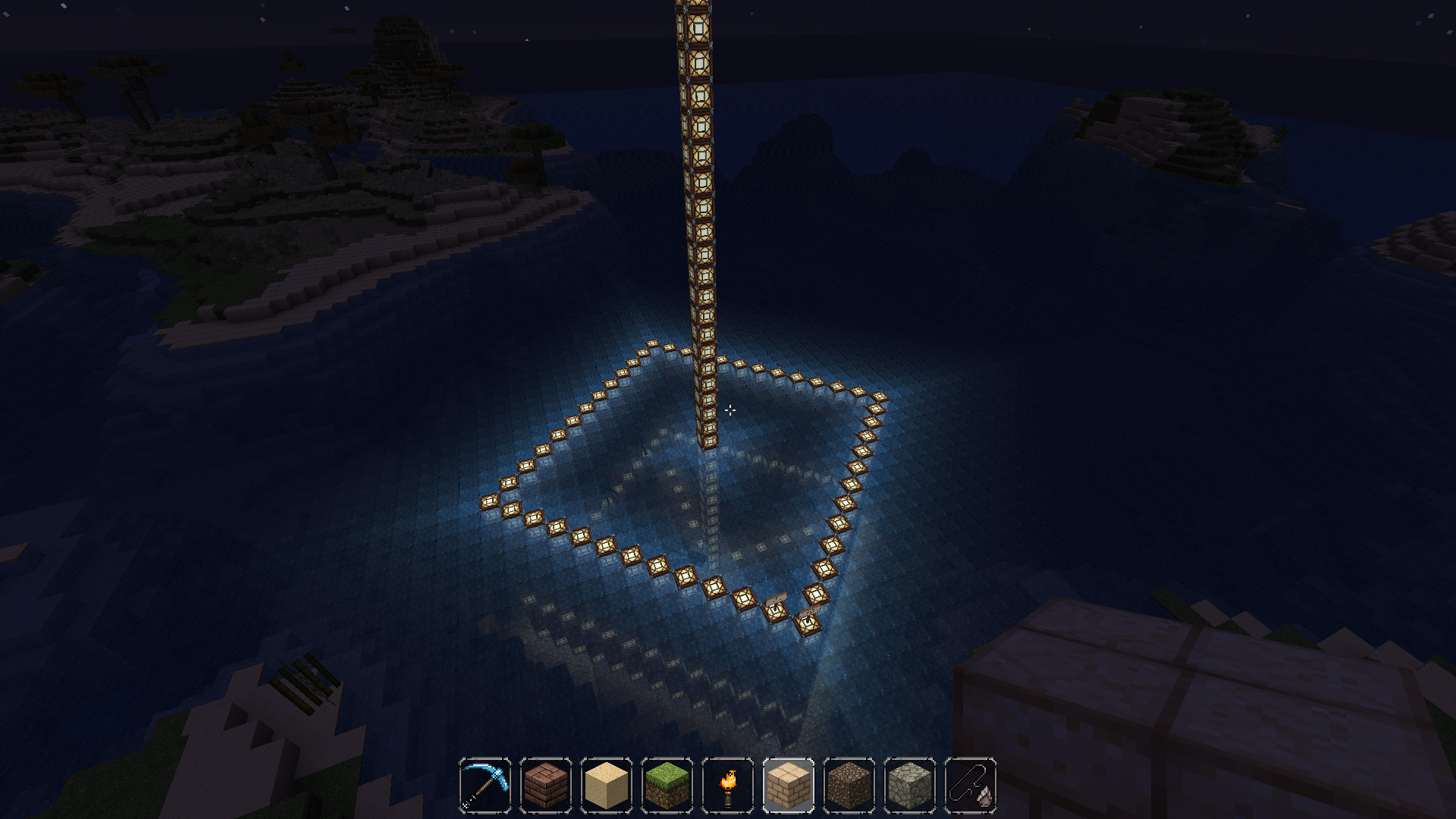The image size is (1456, 819).
Task: Choose the dark brown brick block slot
Action: pos(546,785)
